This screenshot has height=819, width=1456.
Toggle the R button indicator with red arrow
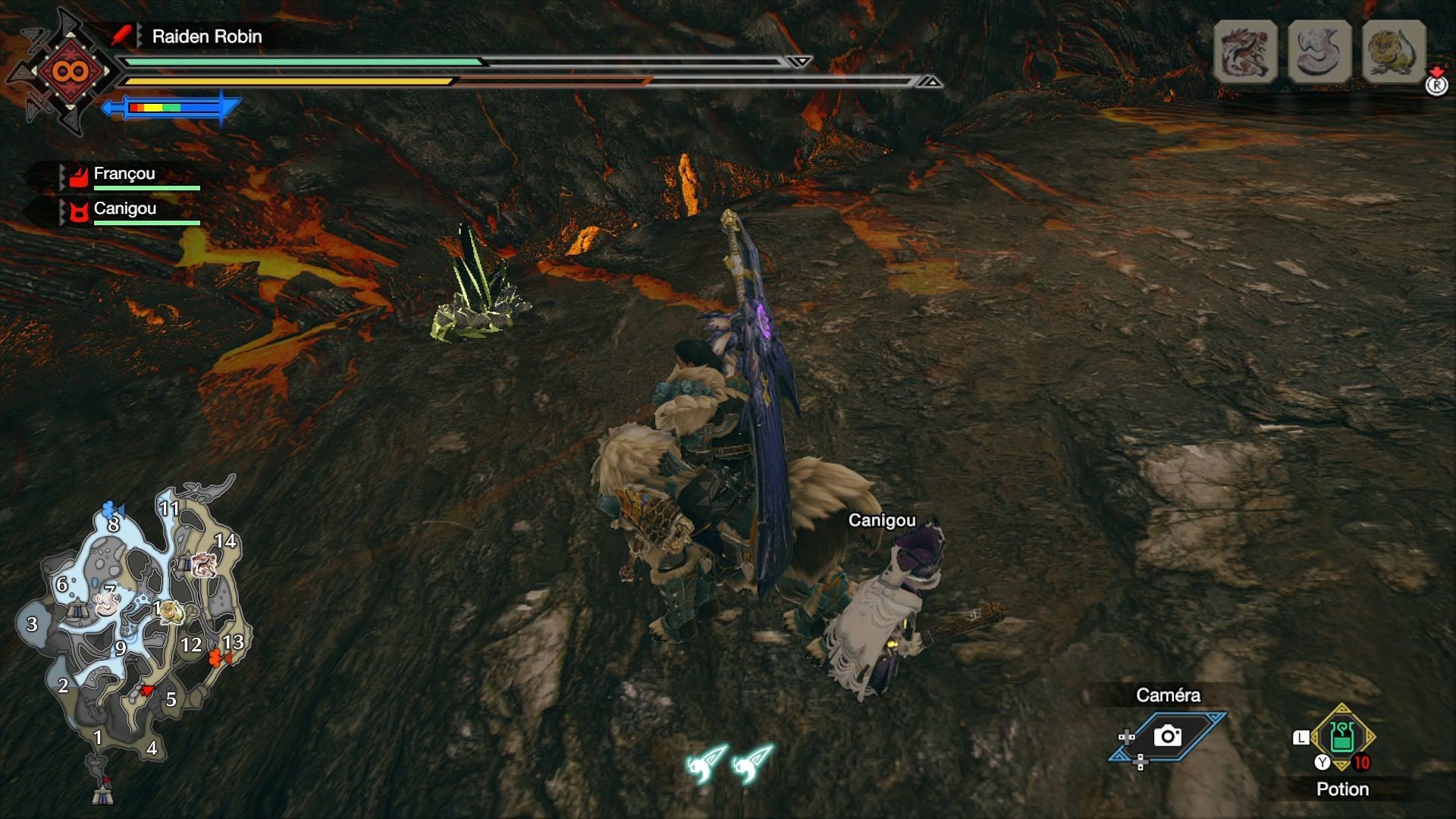point(1436,86)
